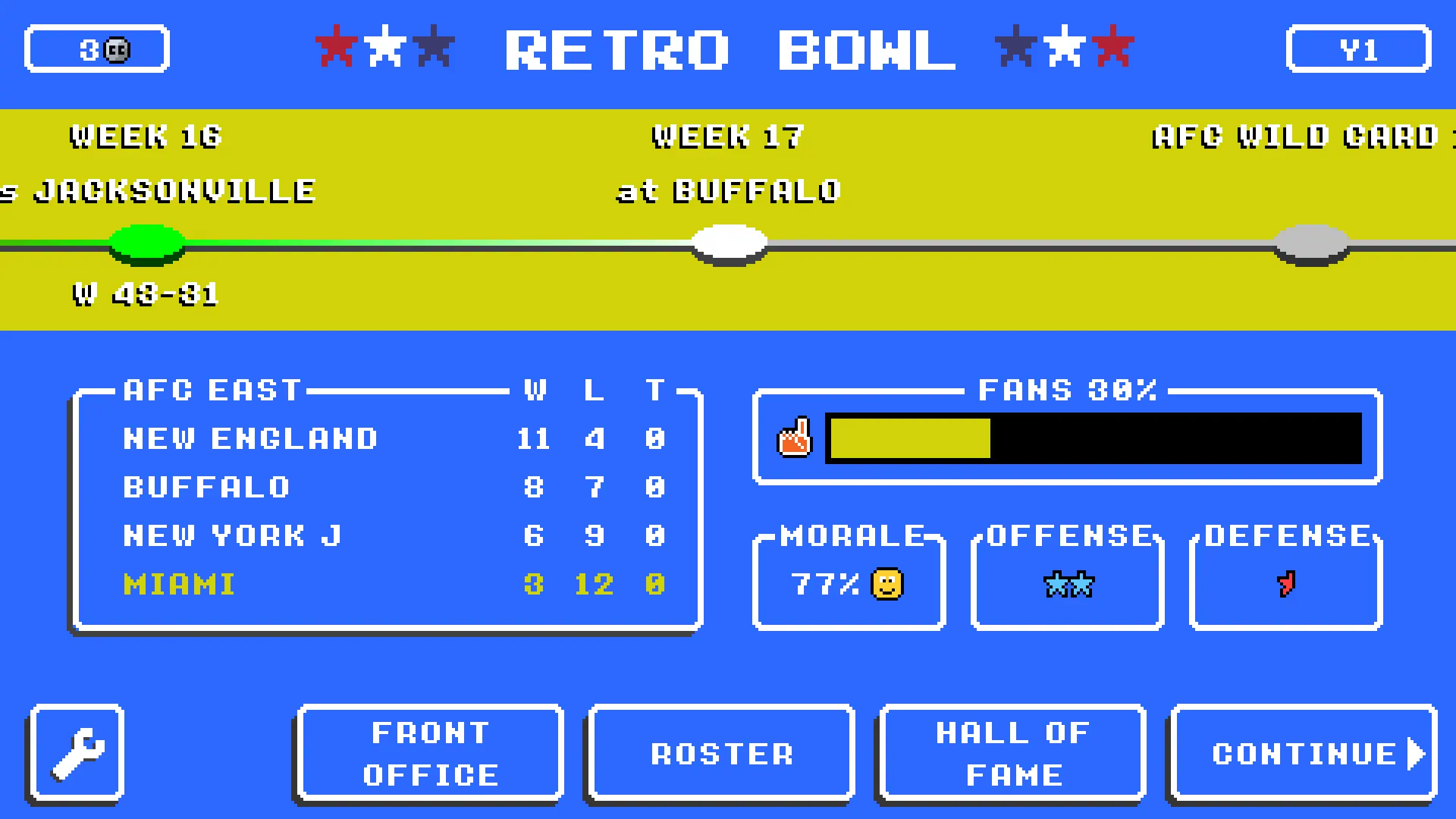Viewport: 1456px width, 819px height.
Task: Open the Roster screen
Action: coord(720,753)
